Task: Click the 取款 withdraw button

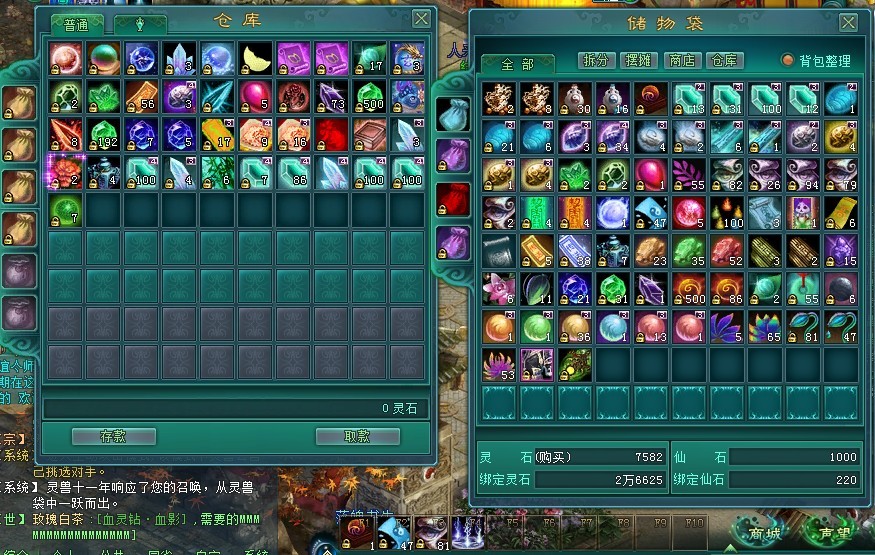Action: [x=358, y=436]
